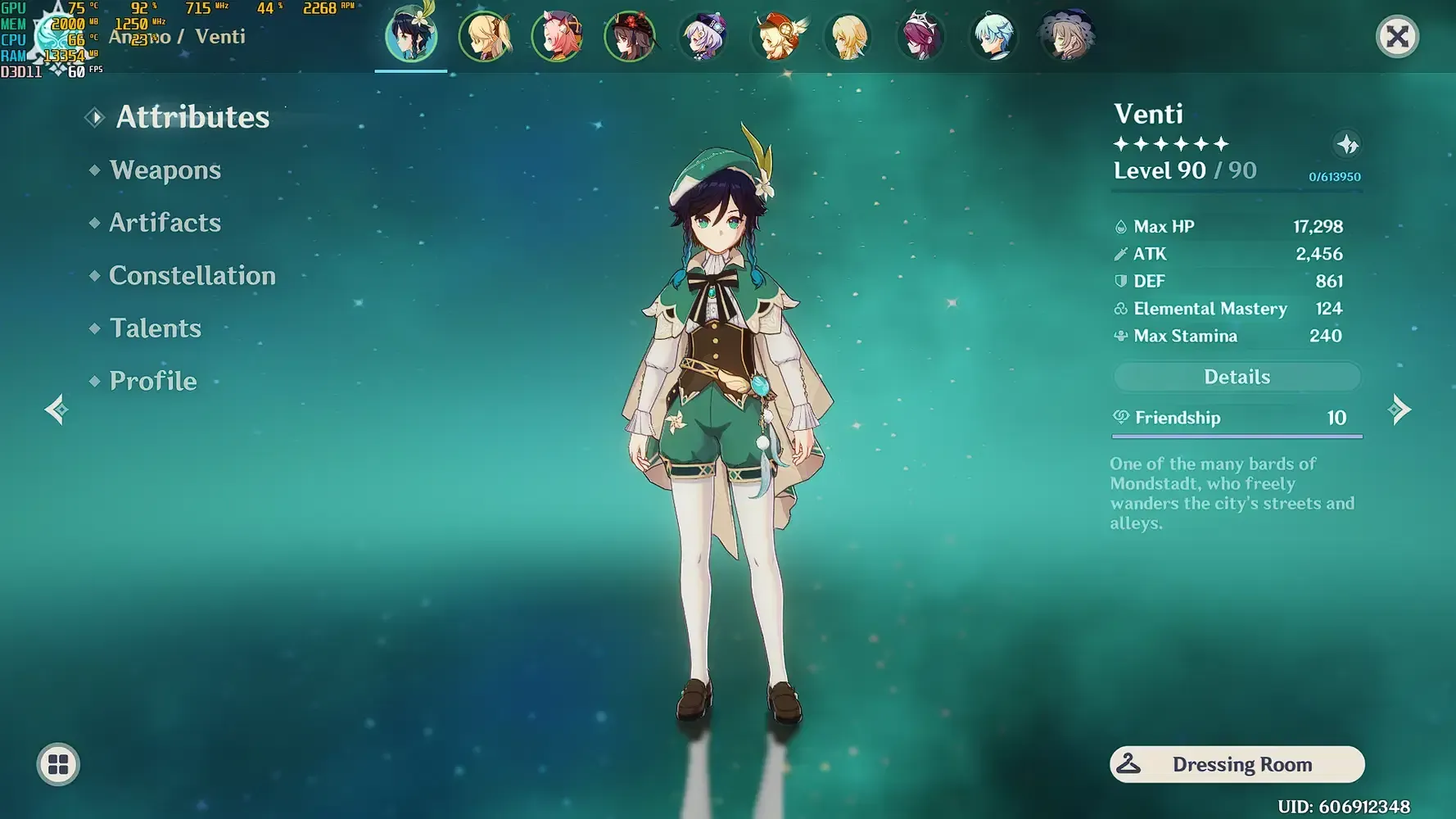This screenshot has height=819, width=1456.
Task: Select the Attributes menu entry
Action: 192,117
